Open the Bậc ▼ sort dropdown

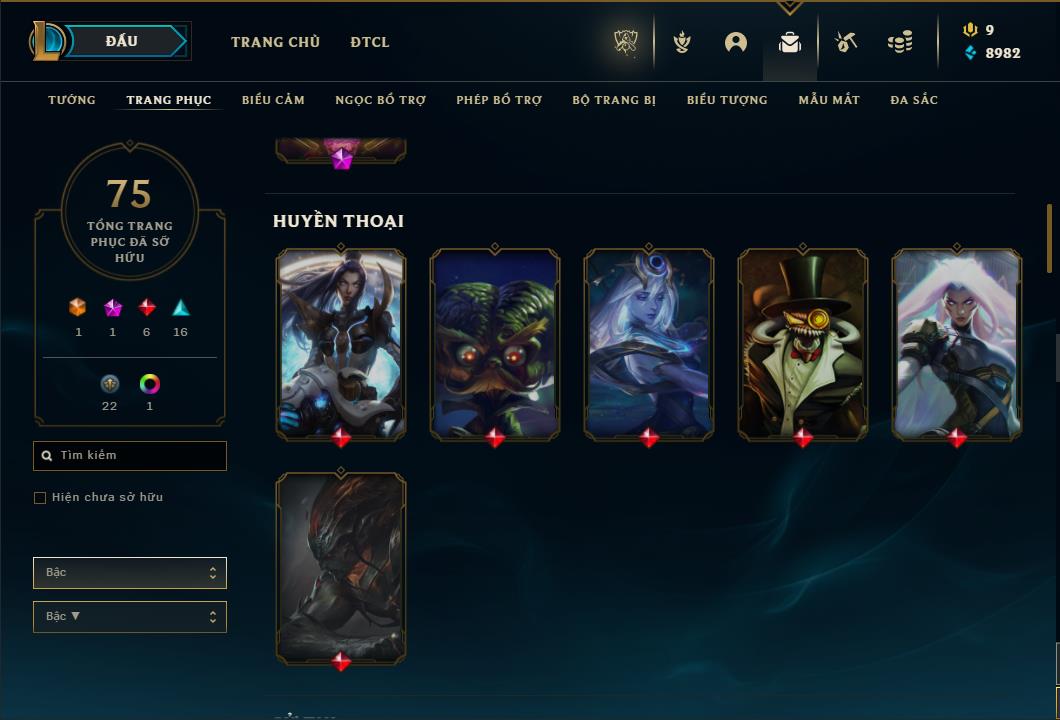coord(130,617)
